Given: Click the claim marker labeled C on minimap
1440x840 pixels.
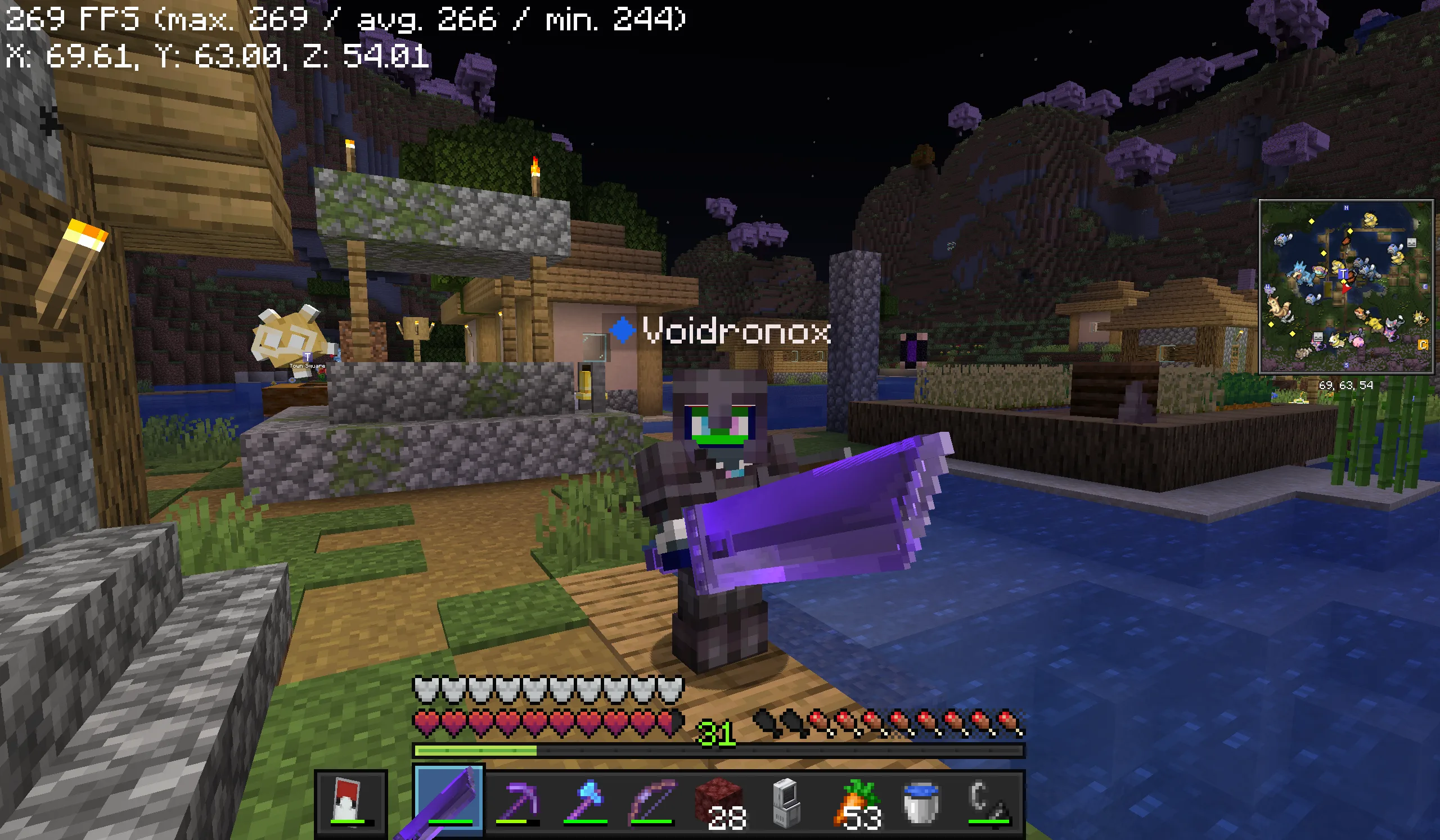Looking at the screenshot, I should 1423,345.
